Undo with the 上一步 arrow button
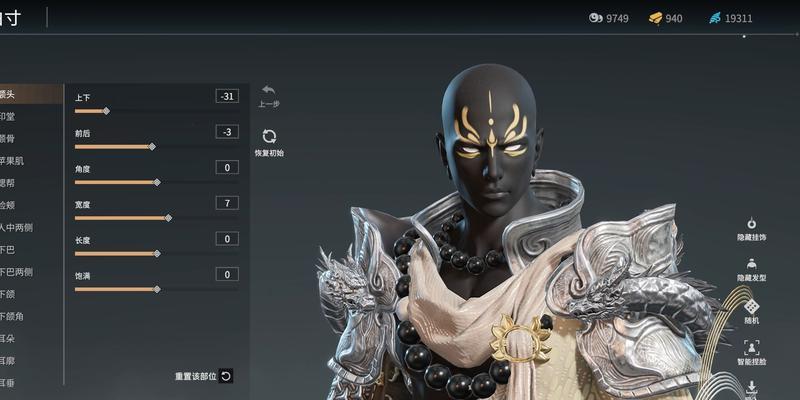The width and height of the screenshot is (800, 400). 268,90
